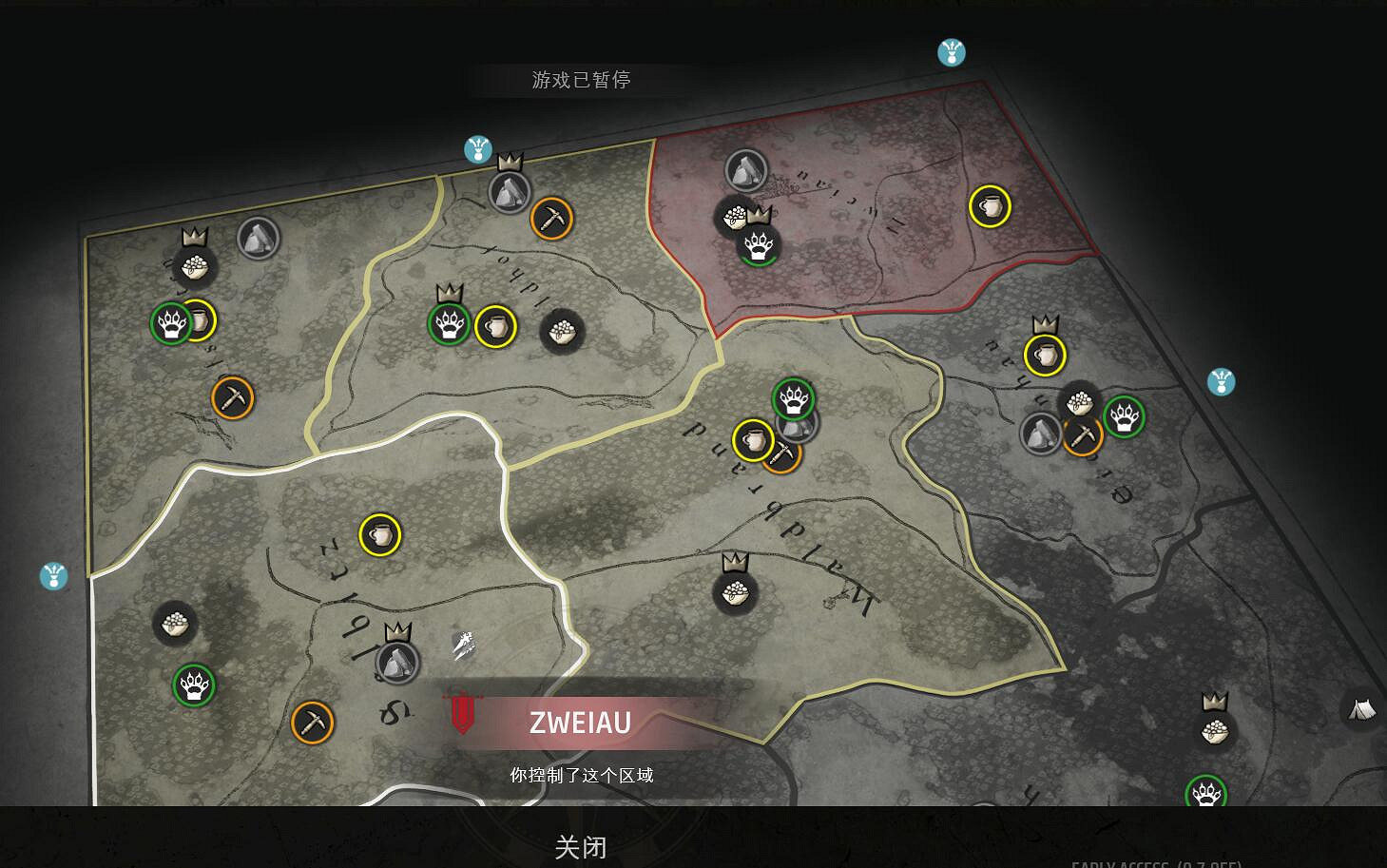Select the green paw icon in the bottom-right corner
The image size is (1387, 868).
1205,791
